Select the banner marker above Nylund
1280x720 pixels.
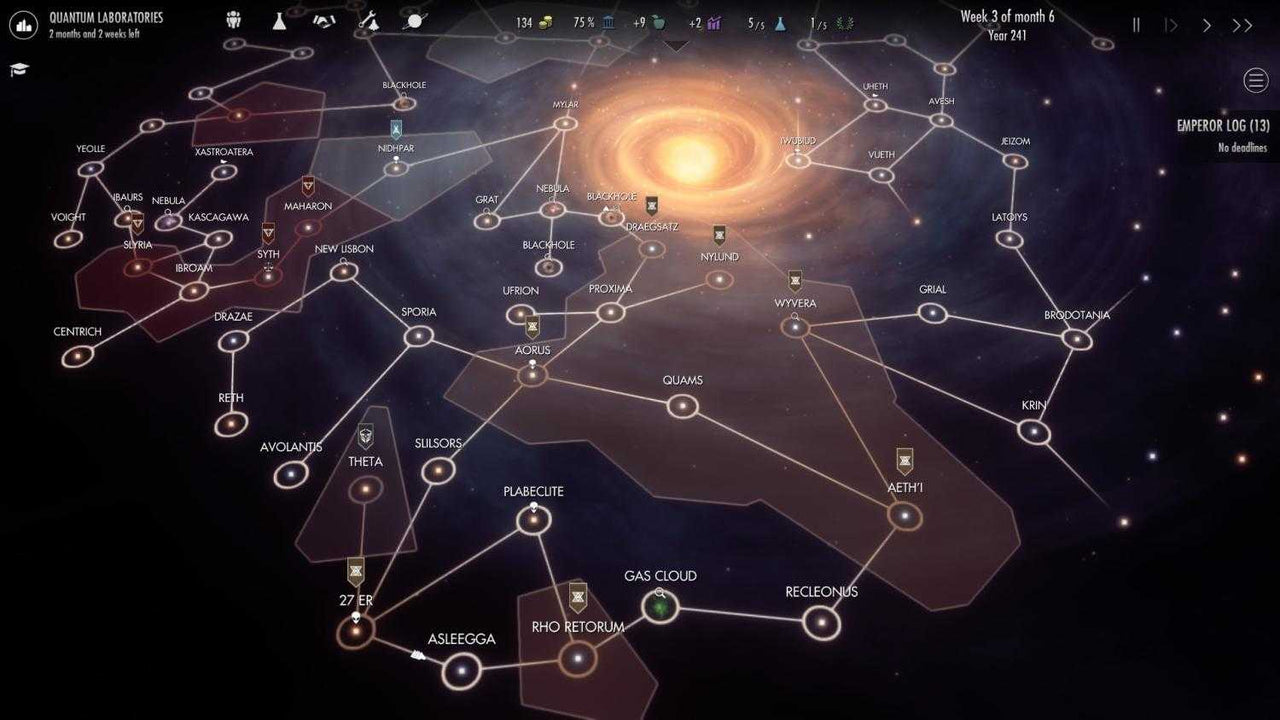point(718,232)
